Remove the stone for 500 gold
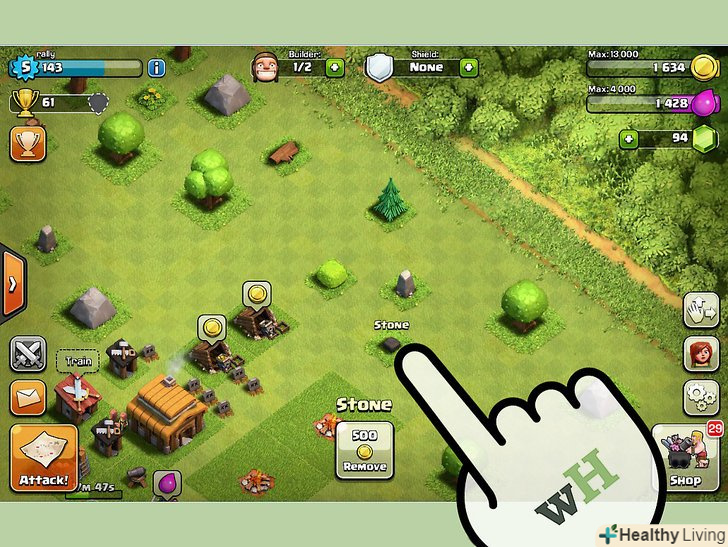 tap(364, 449)
